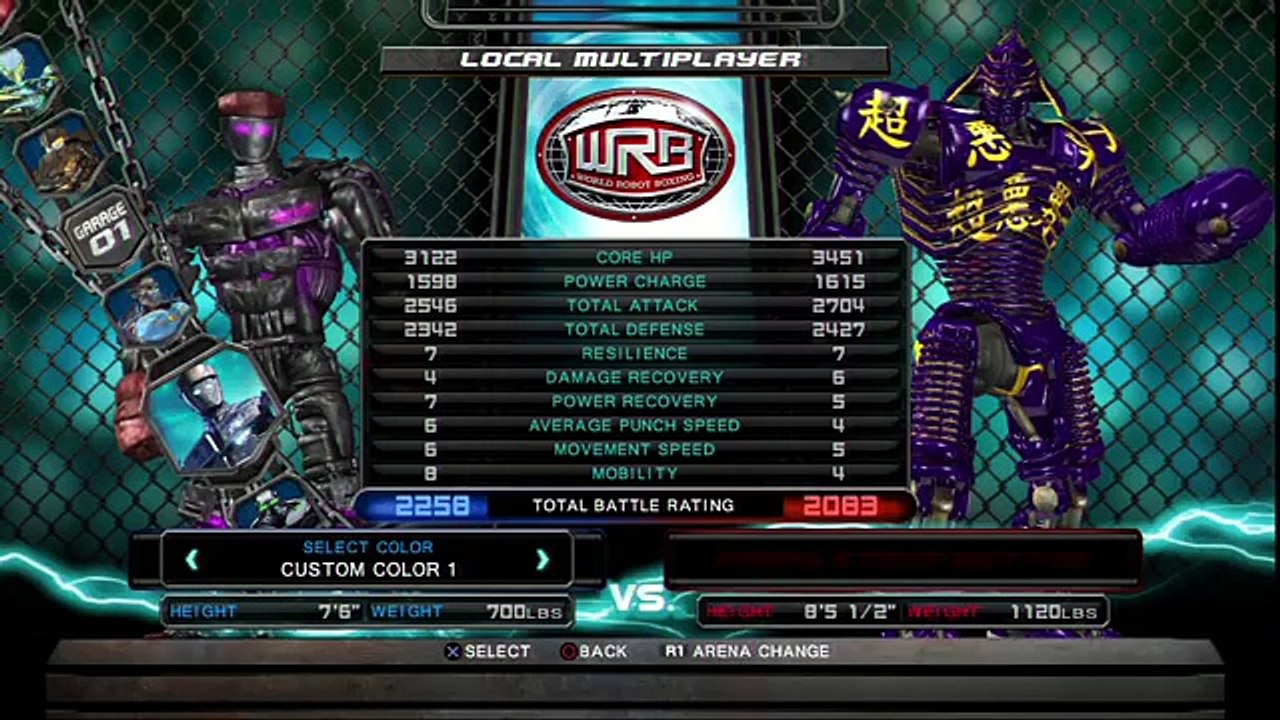The width and height of the screenshot is (1280, 720).
Task: Click the left arrow of Select Color
Action: 192,559
